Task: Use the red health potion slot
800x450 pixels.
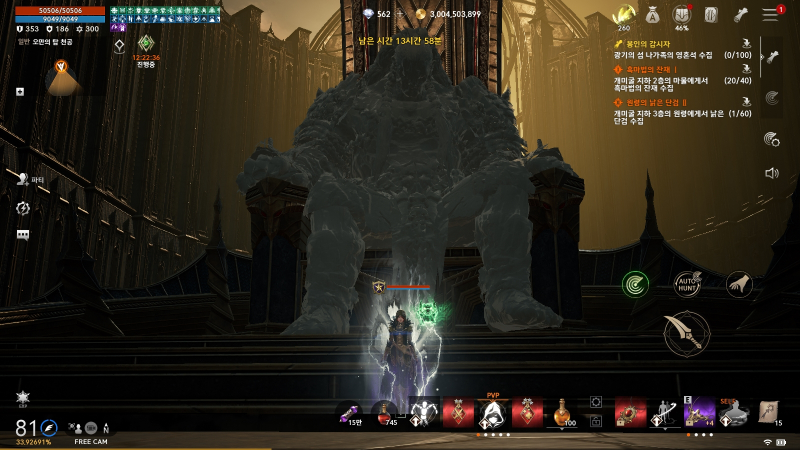Action: [387, 412]
